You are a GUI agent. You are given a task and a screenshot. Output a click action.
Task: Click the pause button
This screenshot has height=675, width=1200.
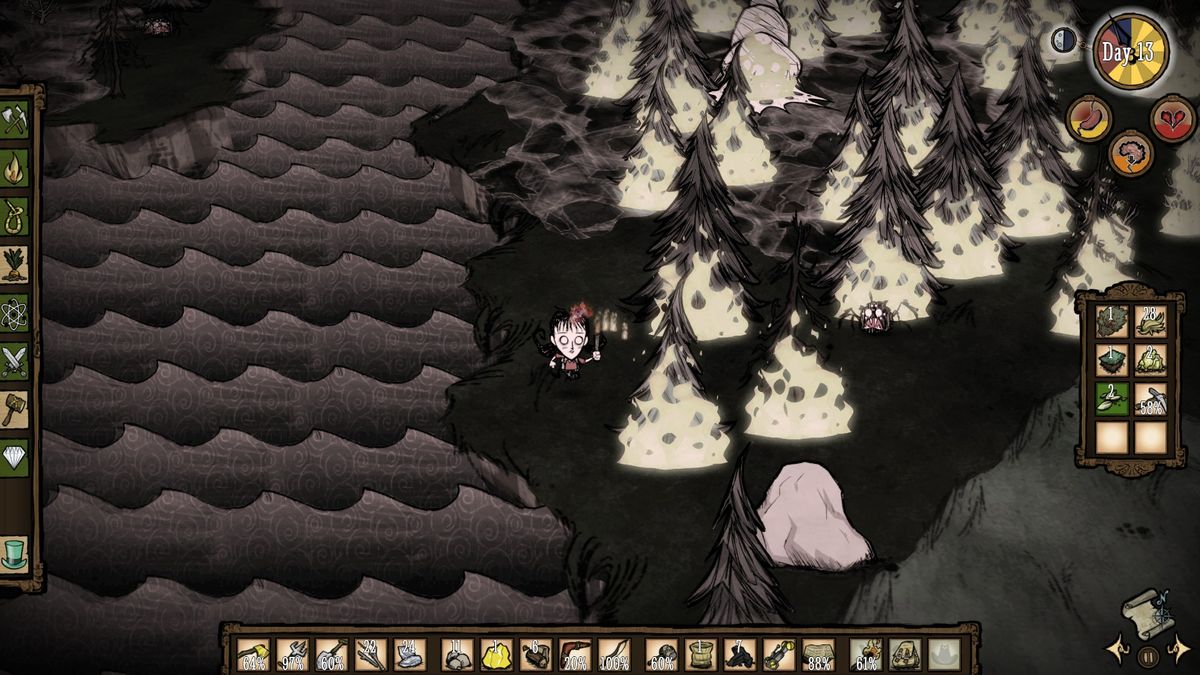pyautogui.click(x=1146, y=656)
